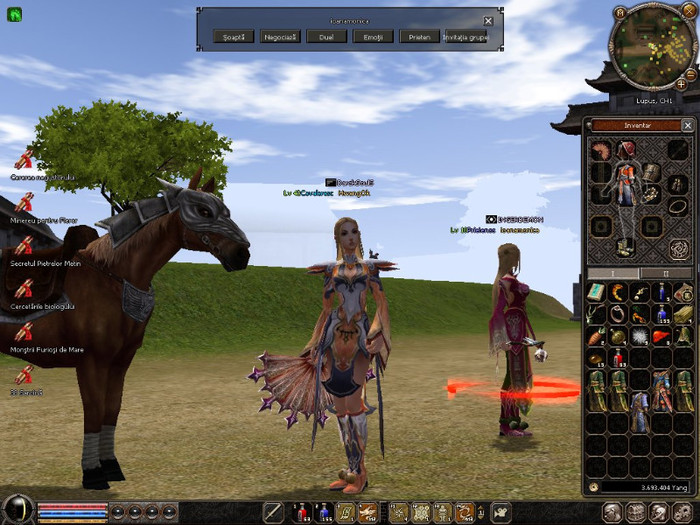Open the Cercetările biologului quest scroll
Viewport: 700px width, 525px height.
coord(24,289)
